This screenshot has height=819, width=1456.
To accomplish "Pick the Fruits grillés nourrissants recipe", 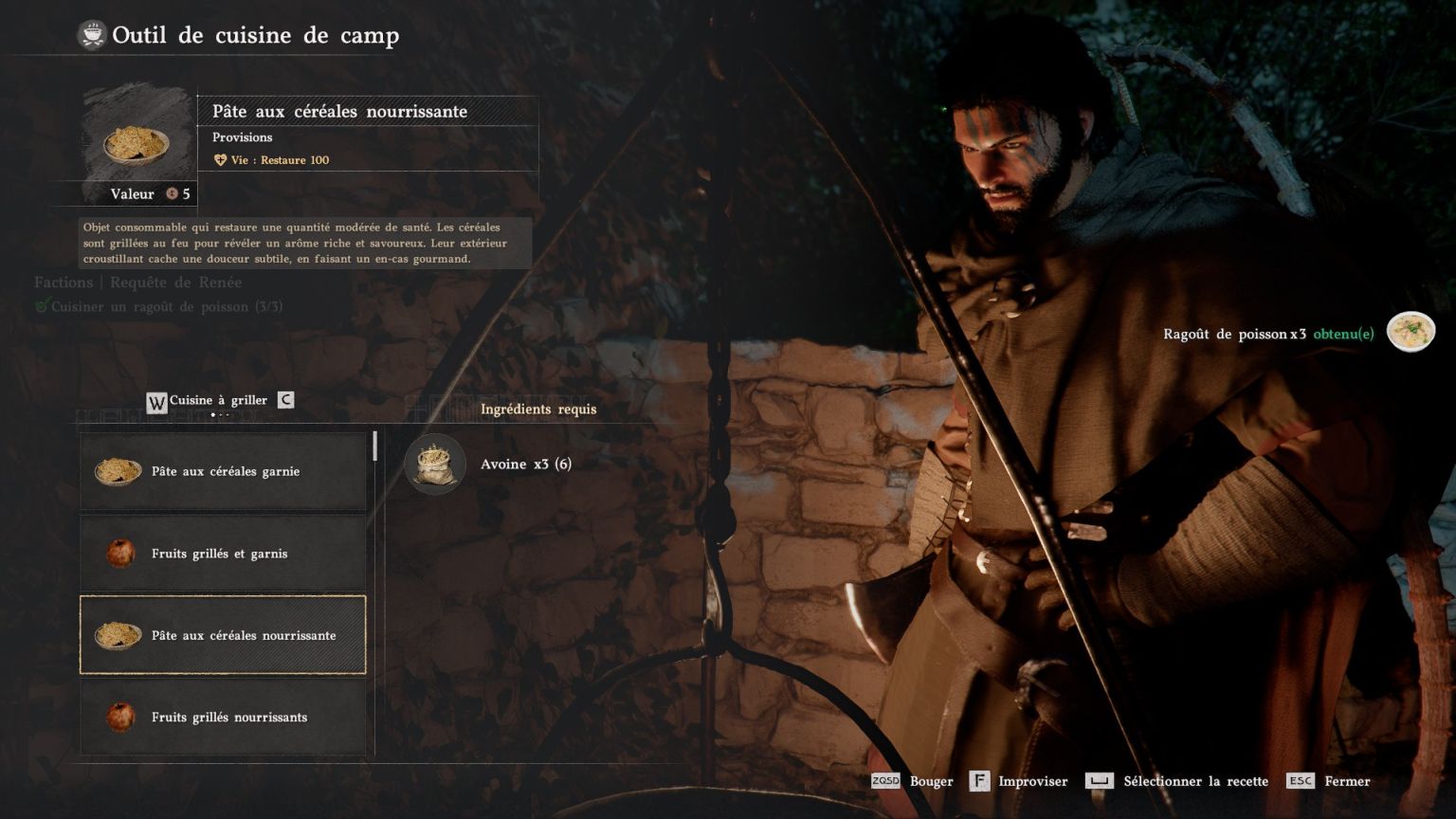I will pyautogui.click(x=223, y=717).
